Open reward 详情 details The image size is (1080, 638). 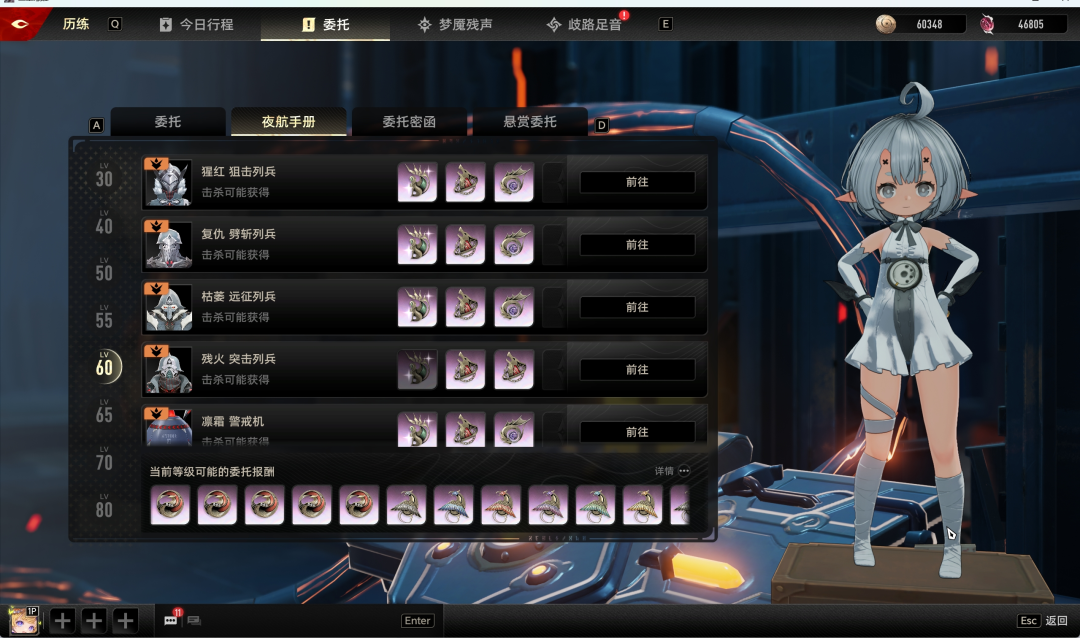(x=672, y=471)
